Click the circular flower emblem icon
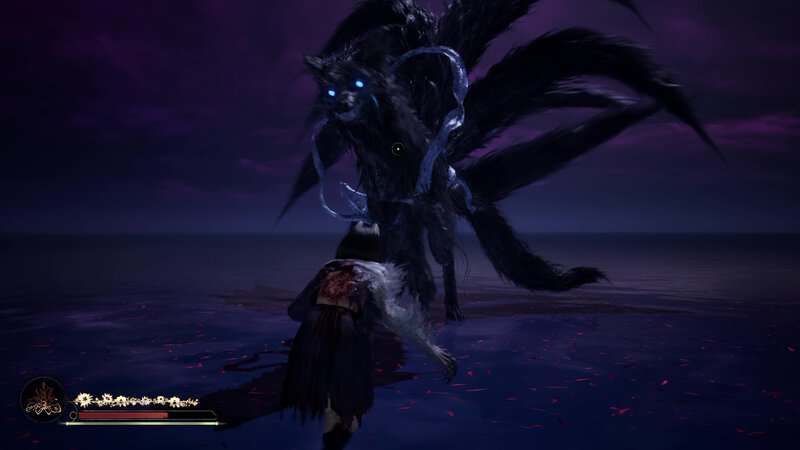The image size is (800, 450). coord(42,400)
